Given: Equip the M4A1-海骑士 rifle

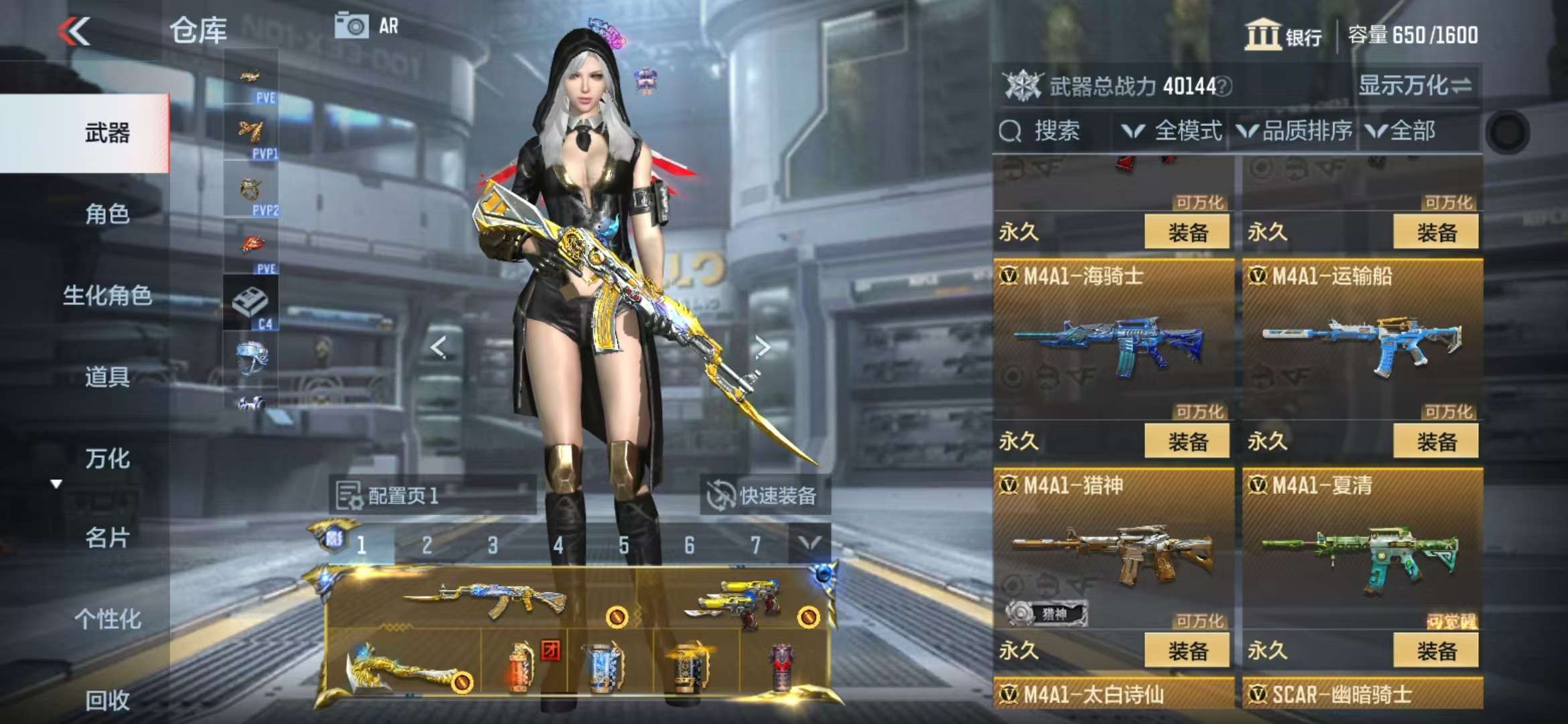Looking at the screenshot, I should [x=1187, y=441].
